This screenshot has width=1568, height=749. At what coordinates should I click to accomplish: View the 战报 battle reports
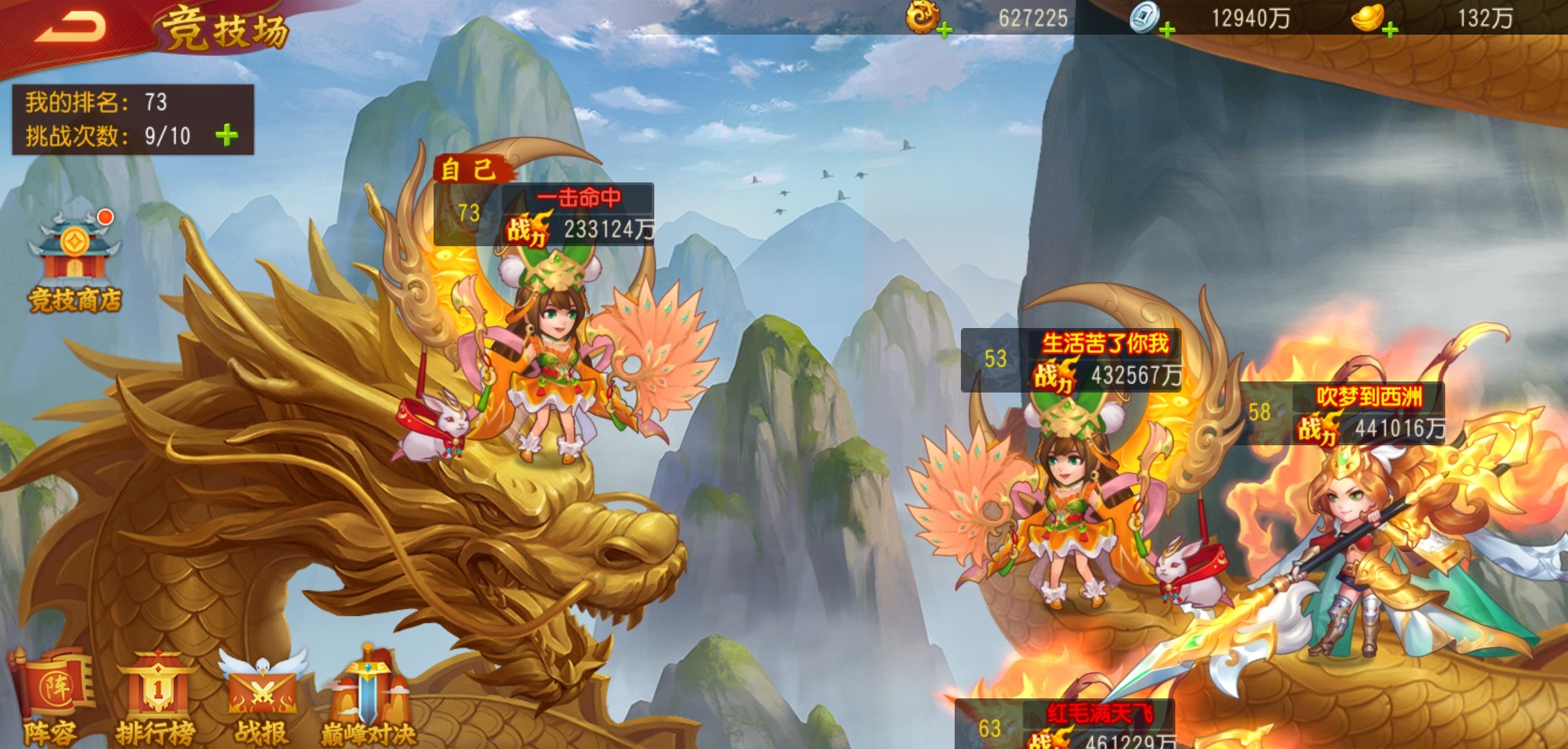[x=262, y=697]
